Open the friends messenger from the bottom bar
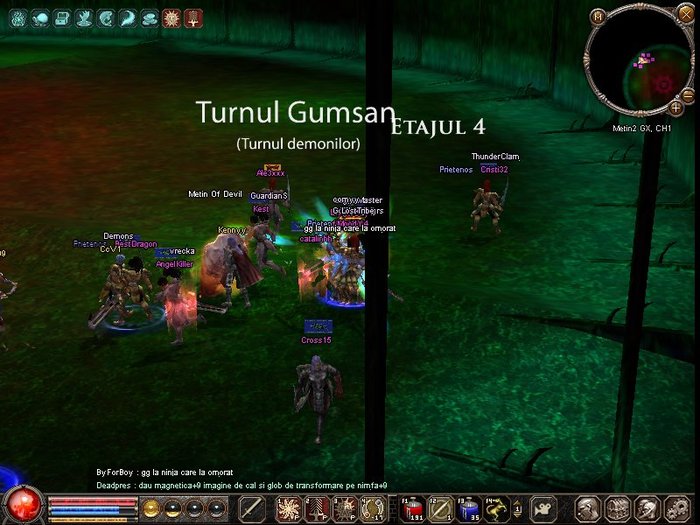700x525 pixels. 645,508
